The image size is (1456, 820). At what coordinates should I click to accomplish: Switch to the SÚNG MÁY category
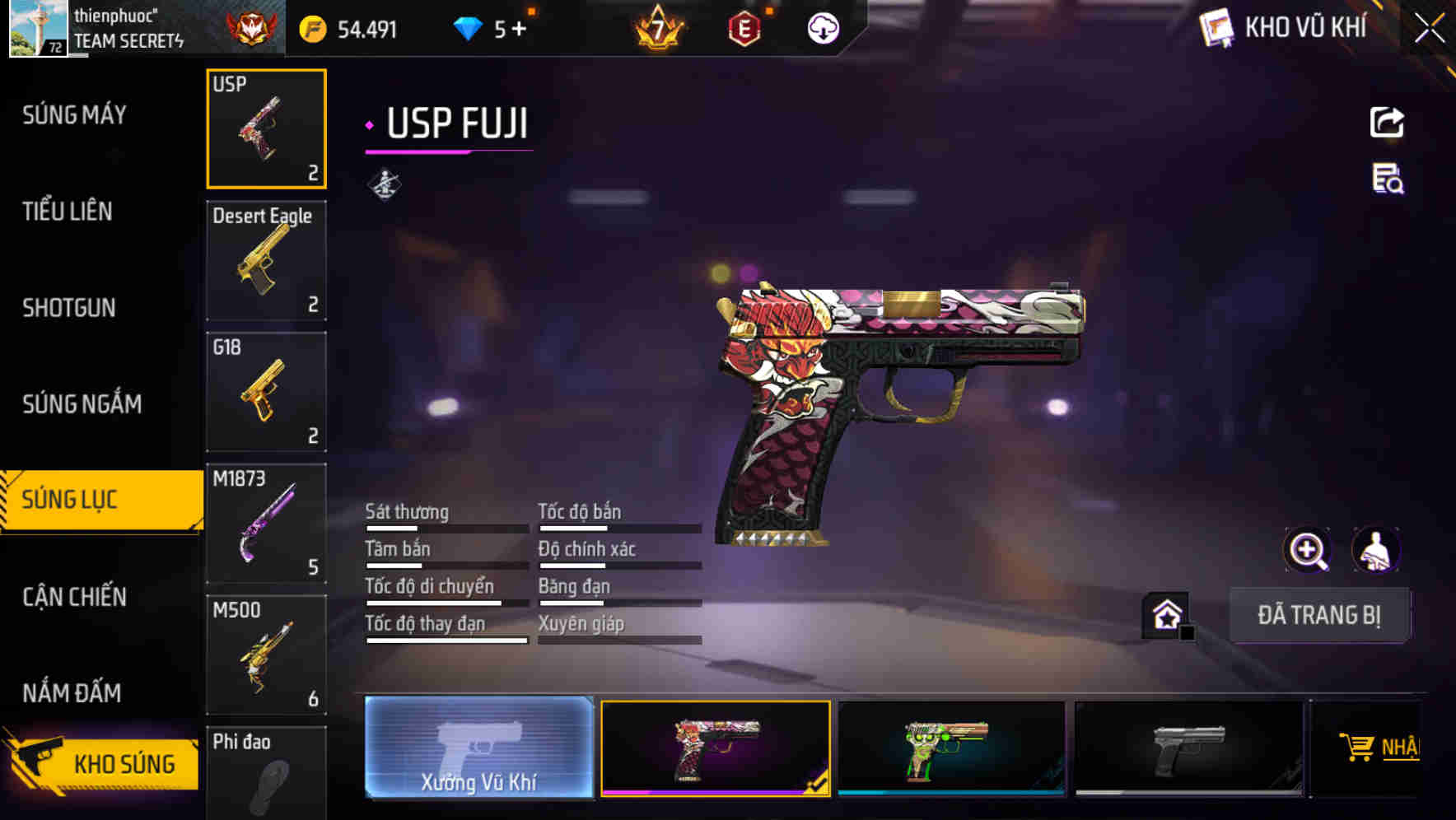(72, 115)
